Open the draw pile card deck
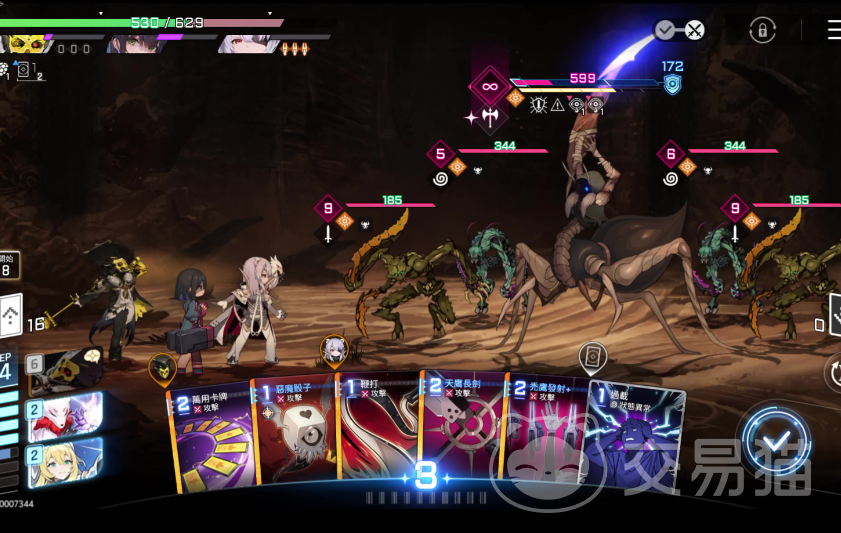Viewport: 841px width, 533px height. click(x=9, y=318)
